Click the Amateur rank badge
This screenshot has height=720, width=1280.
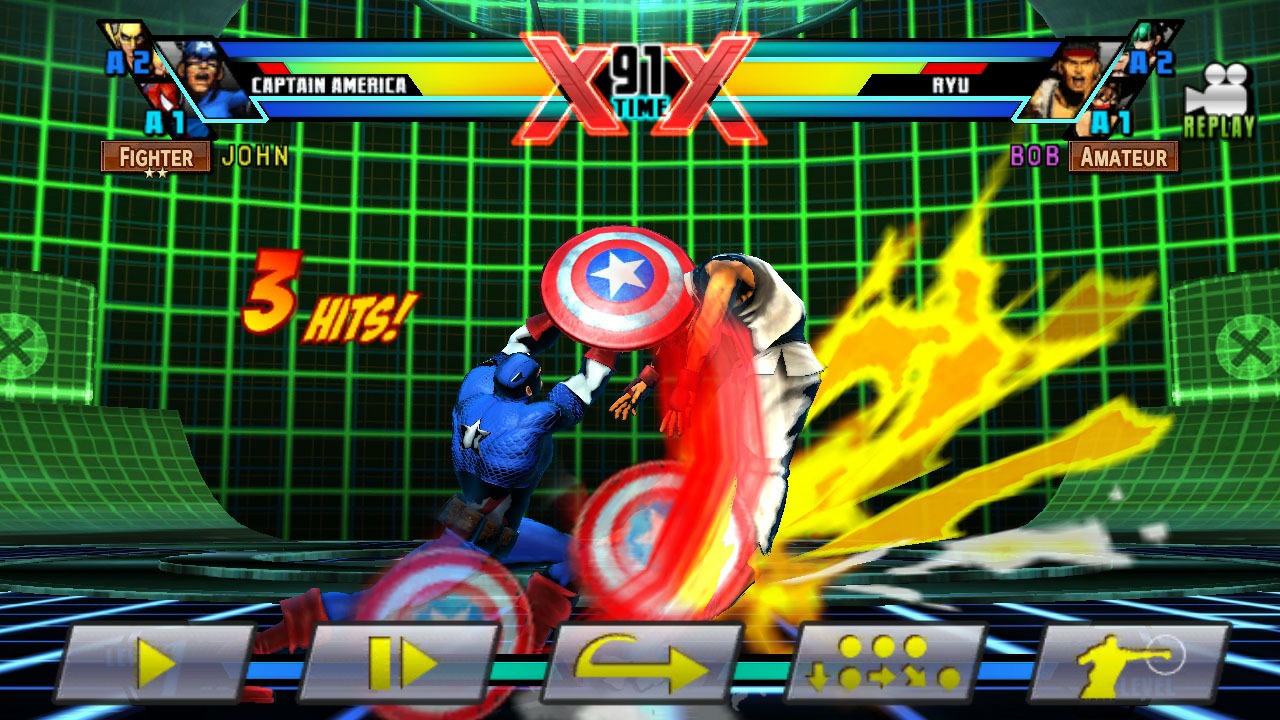(x=1125, y=157)
